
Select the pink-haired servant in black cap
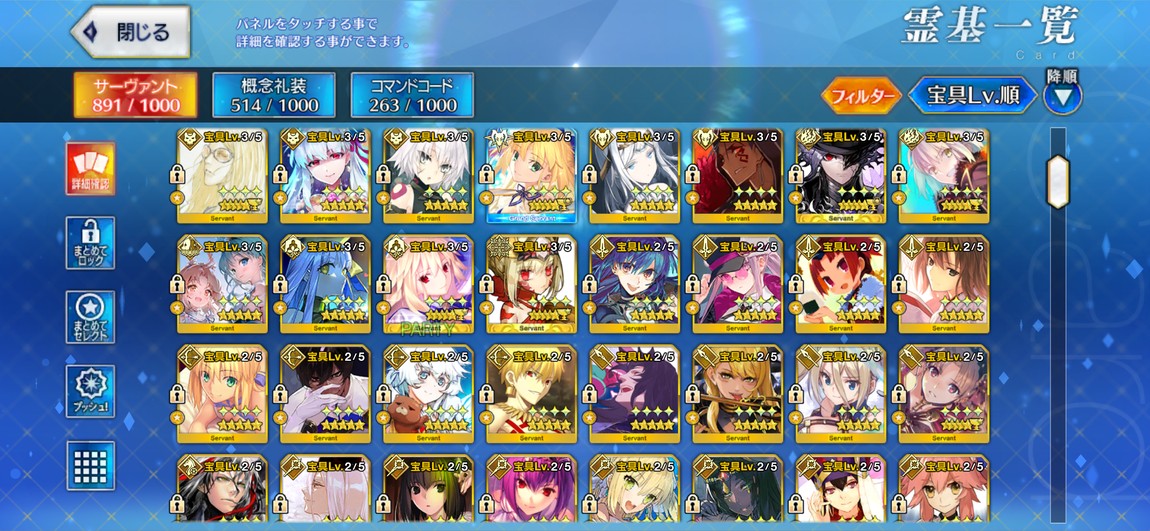click(x=737, y=284)
